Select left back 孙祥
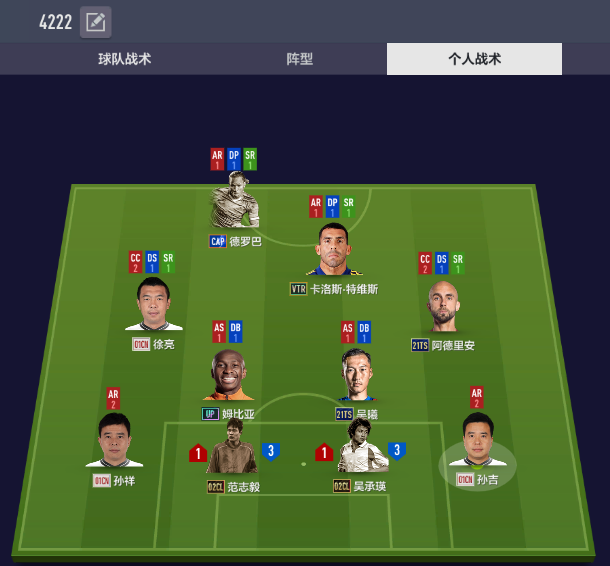 [x=114, y=441]
